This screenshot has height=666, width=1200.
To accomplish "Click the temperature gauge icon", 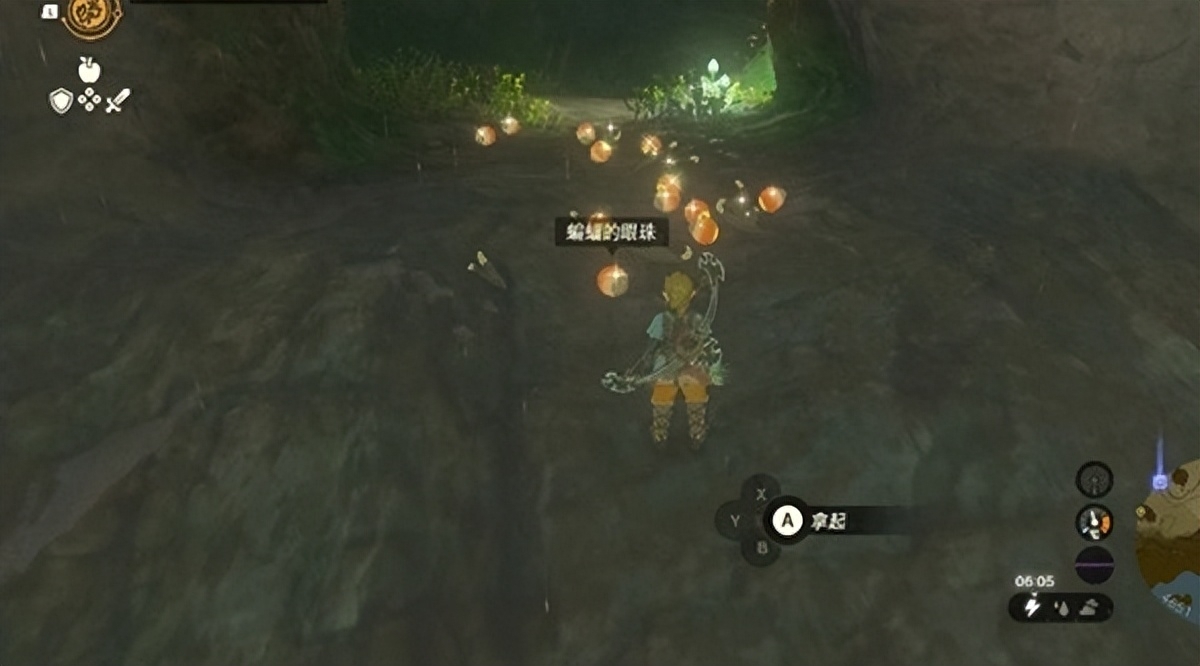I will tap(1094, 522).
